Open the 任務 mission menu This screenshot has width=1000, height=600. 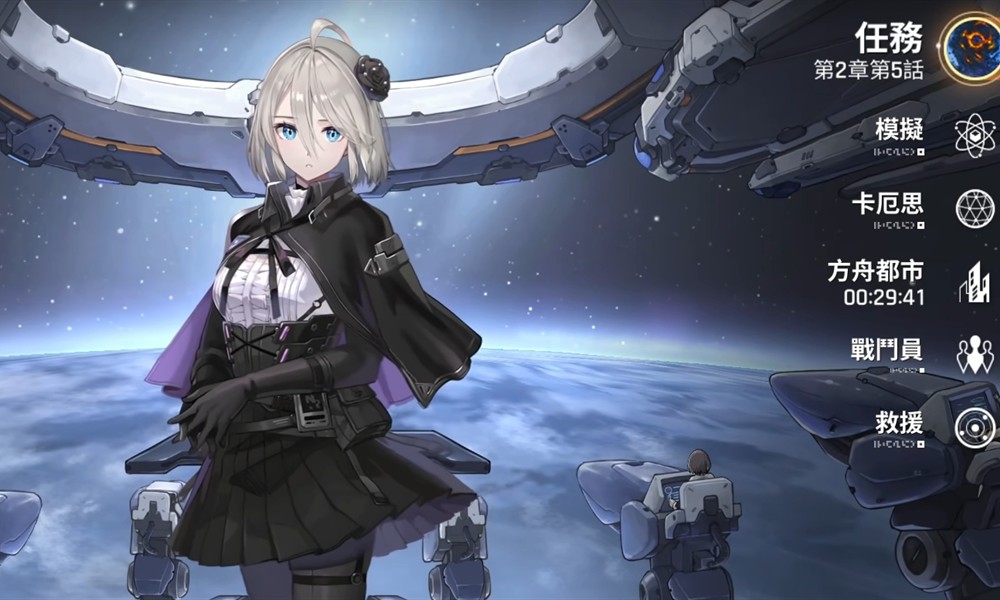coord(890,40)
